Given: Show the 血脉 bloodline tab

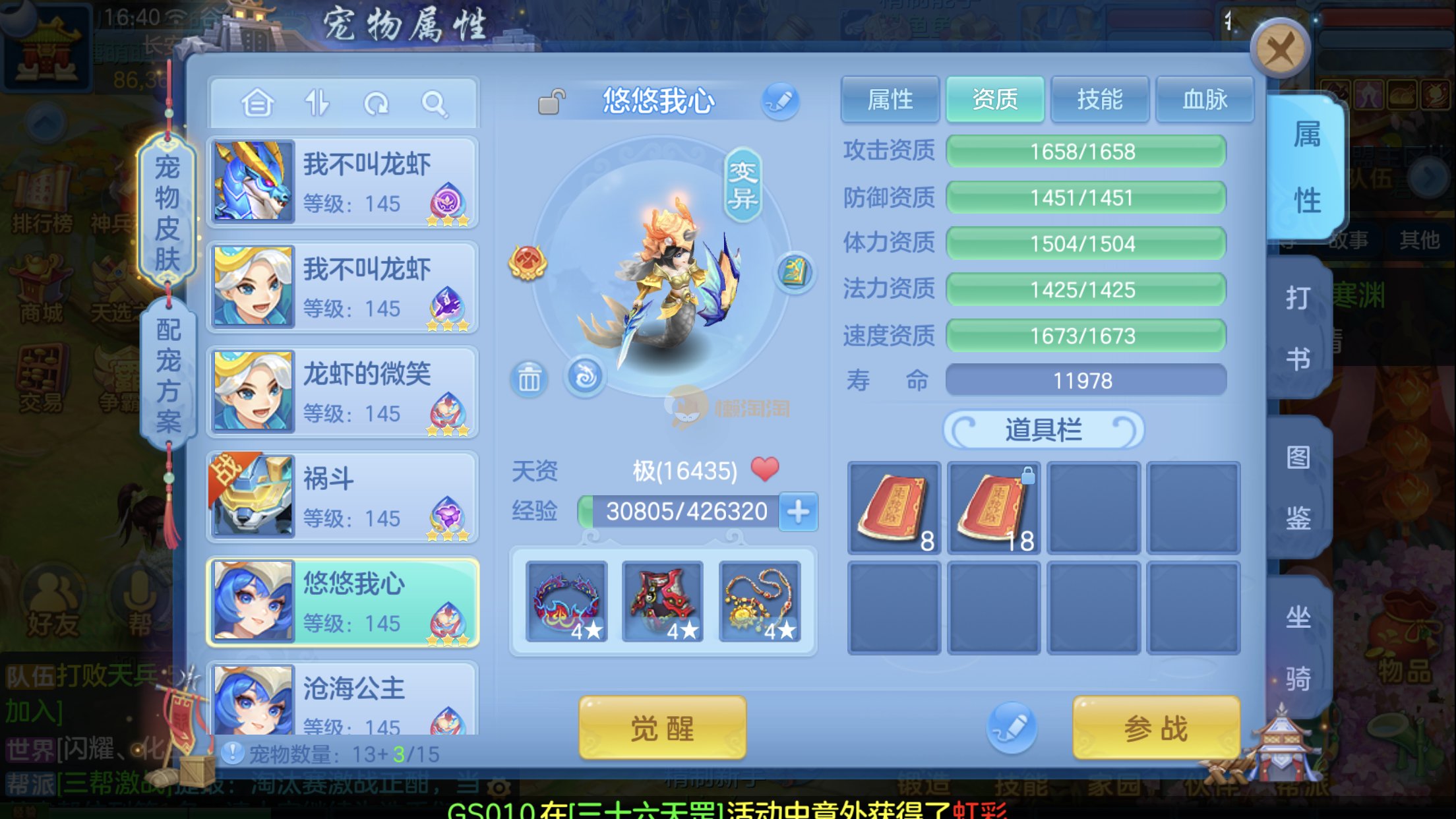Looking at the screenshot, I should (1205, 100).
